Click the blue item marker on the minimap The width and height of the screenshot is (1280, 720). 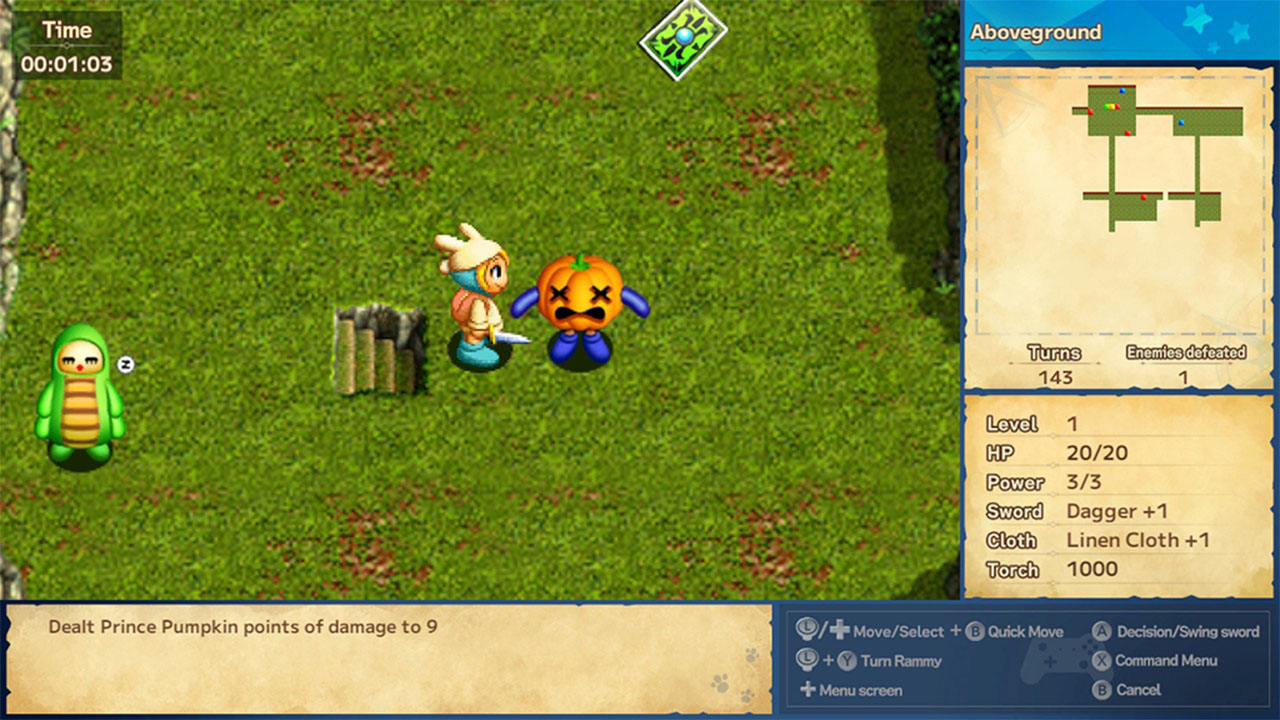(x=1122, y=92)
